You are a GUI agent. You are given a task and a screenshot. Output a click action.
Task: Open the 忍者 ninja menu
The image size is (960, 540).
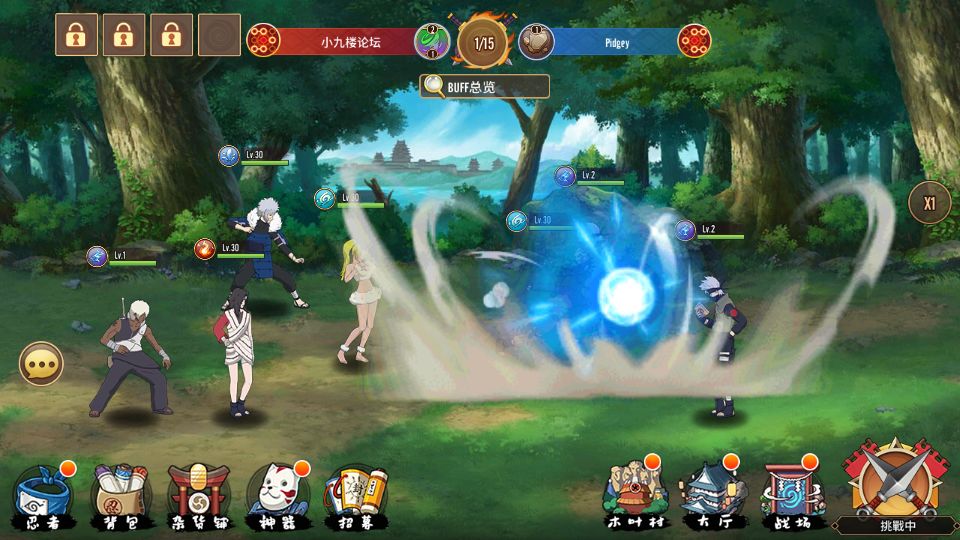[39, 495]
